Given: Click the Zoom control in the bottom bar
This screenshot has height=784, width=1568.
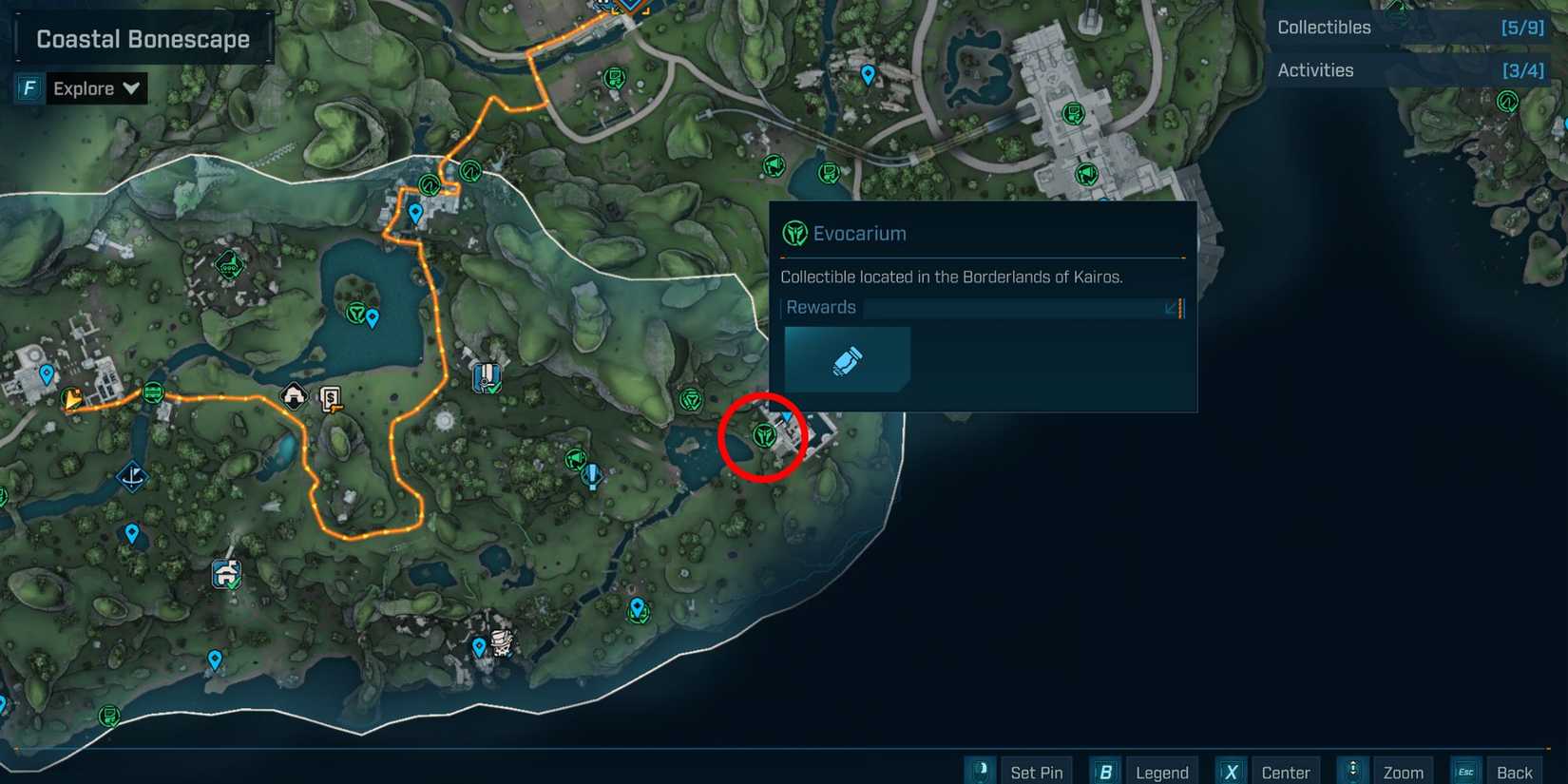Looking at the screenshot, I should click(x=1405, y=772).
